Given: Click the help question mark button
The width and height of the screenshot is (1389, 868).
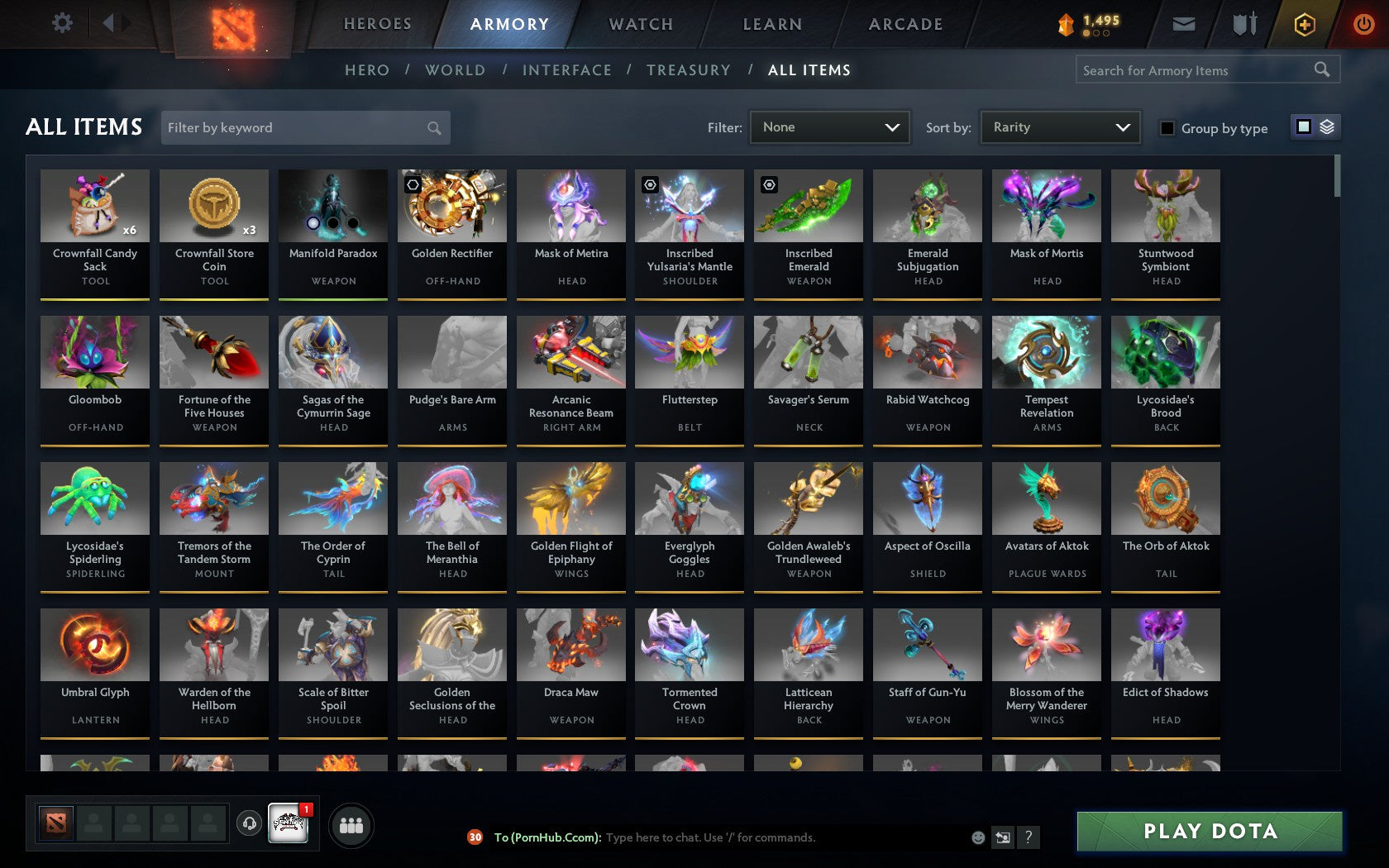Looking at the screenshot, I should pyautogui.click(x=1028, y=837).
